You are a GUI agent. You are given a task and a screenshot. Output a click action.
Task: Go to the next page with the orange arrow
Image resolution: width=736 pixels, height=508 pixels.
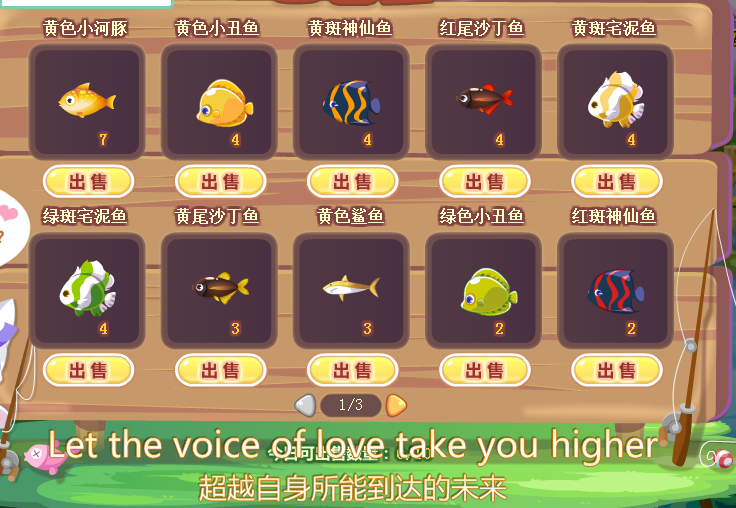click(x=396, y=405)
